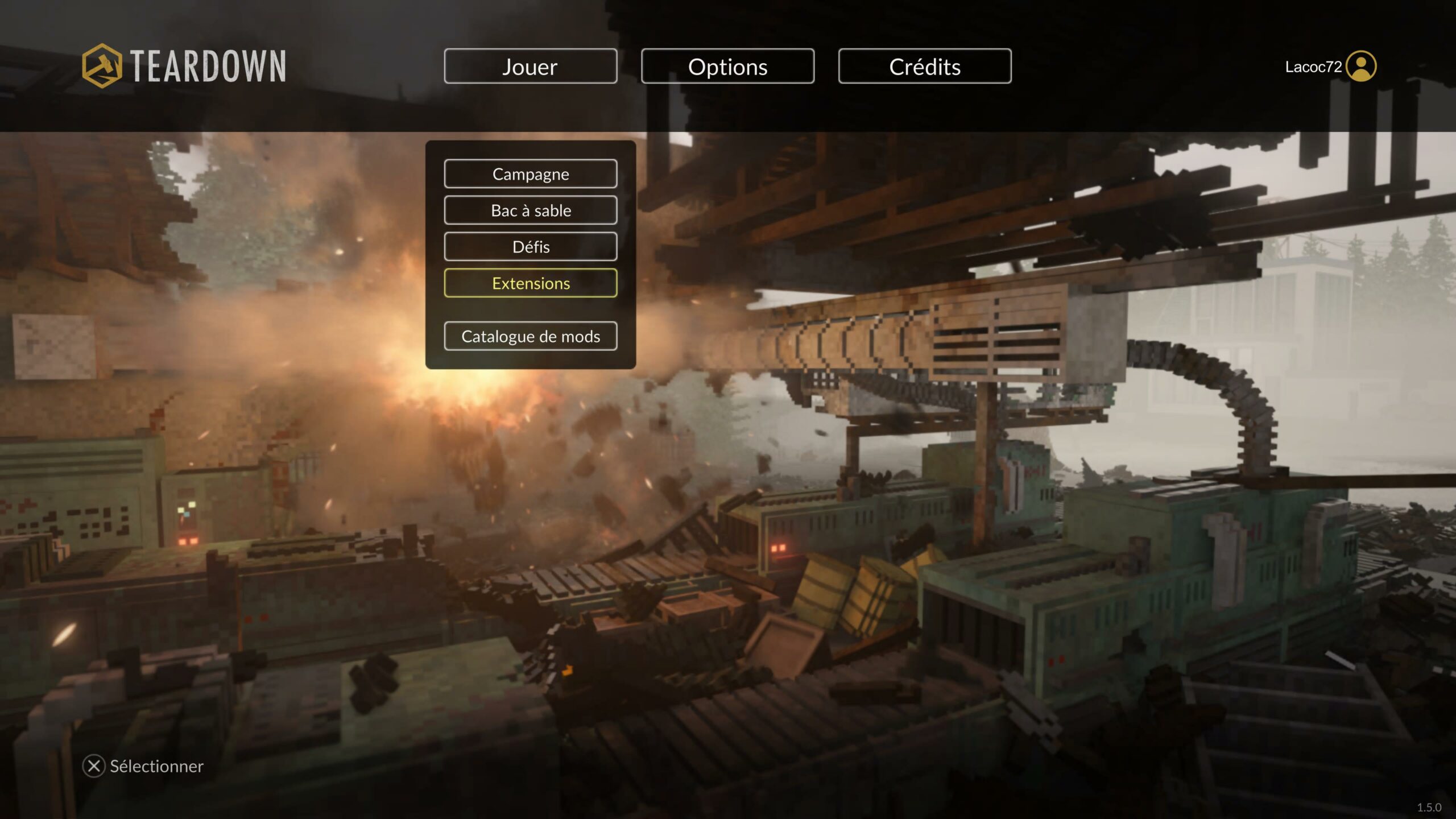The width and height of the screenshot is (1456, 819).
Task: Browse the Catalogue de mods
Action: [x=530, y=336]
